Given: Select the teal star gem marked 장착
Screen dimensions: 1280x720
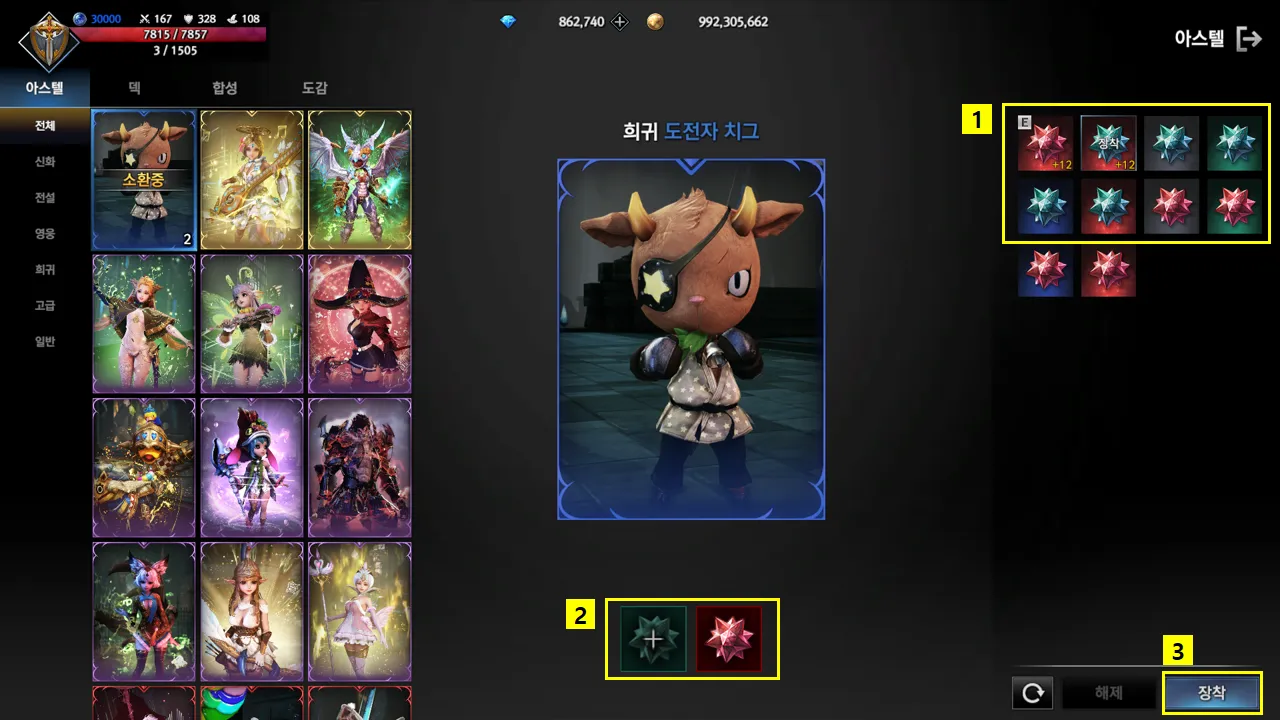Looking at the screenshot, I should pyautogui.click(x=1108, y=144).
